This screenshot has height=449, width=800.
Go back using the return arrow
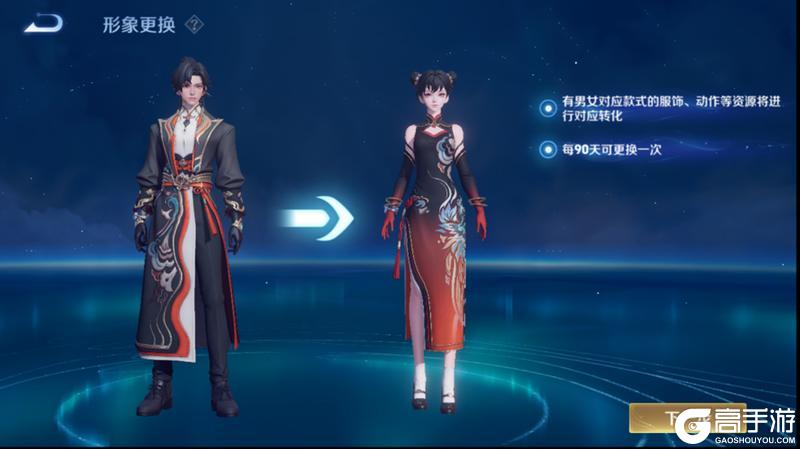coord(43,23)
